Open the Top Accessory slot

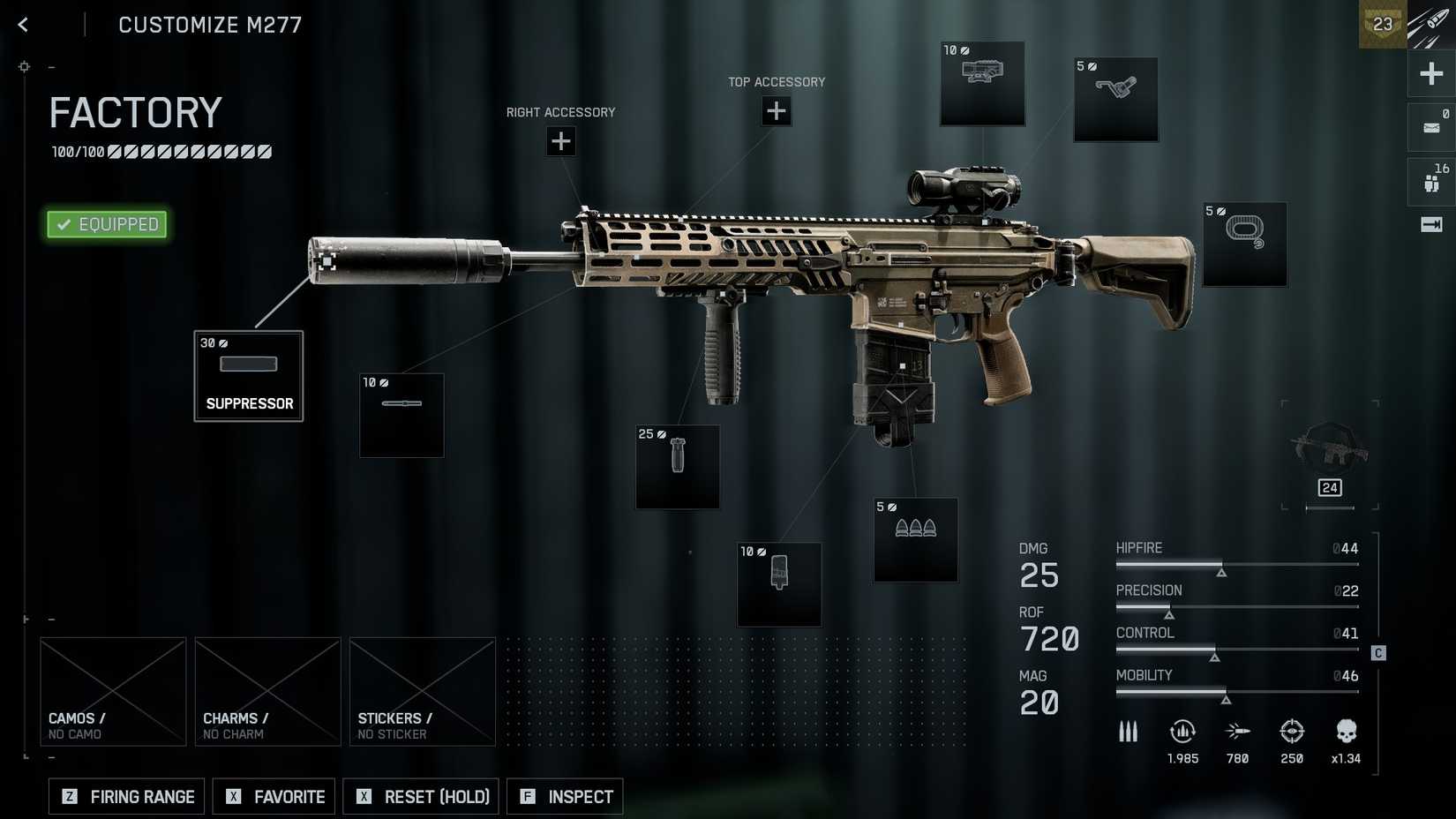pyautogui.click(x=776, y=111)
